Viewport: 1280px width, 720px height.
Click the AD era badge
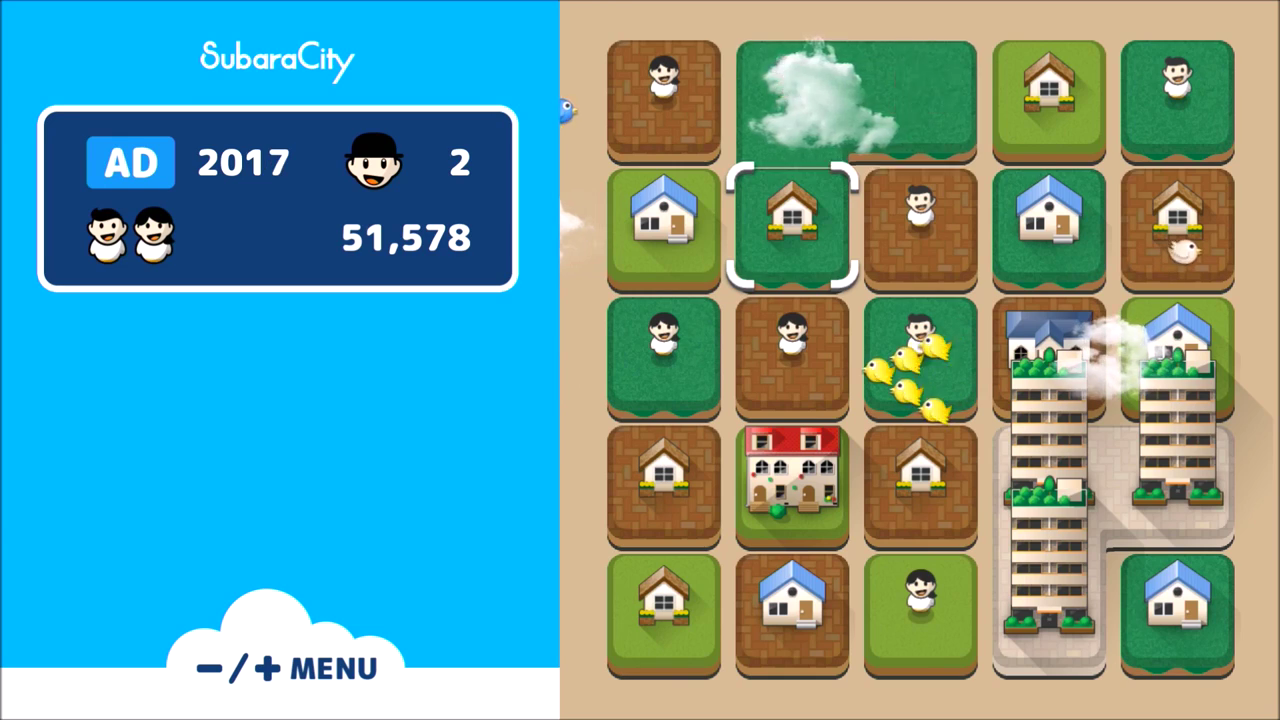[130, 162]
